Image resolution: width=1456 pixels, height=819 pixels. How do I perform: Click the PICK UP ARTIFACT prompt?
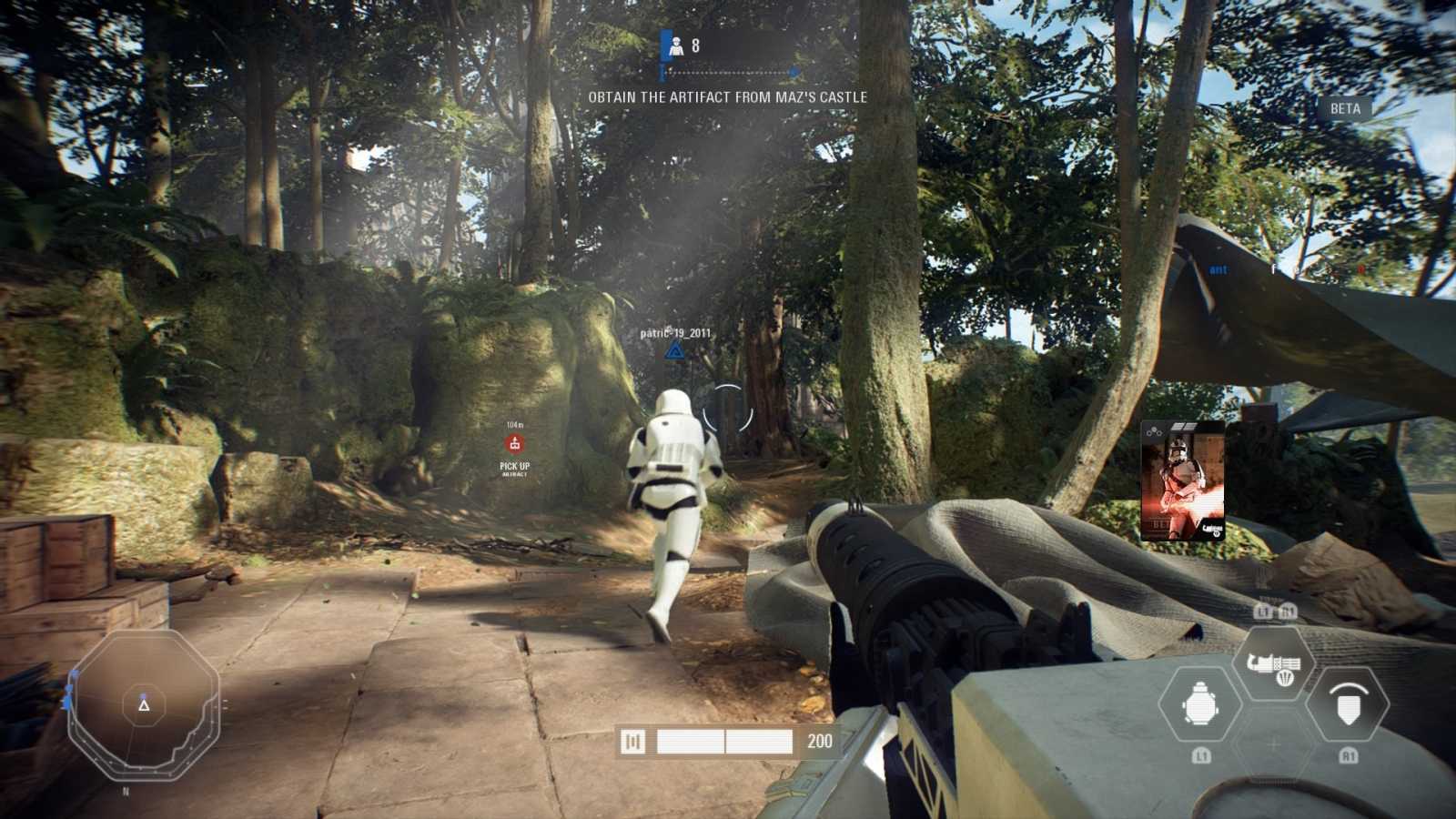(515, 468)
